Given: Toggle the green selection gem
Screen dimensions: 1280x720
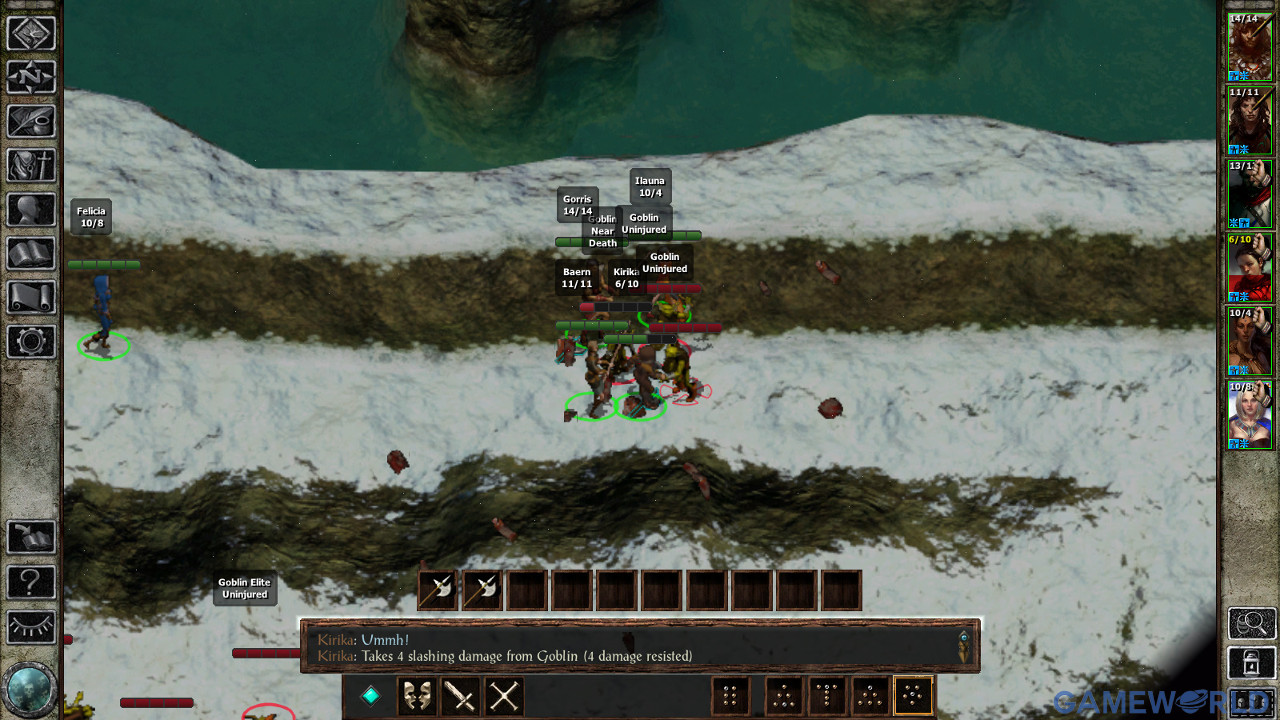Looking at the screenshot, I should click(x=368, y=695).
